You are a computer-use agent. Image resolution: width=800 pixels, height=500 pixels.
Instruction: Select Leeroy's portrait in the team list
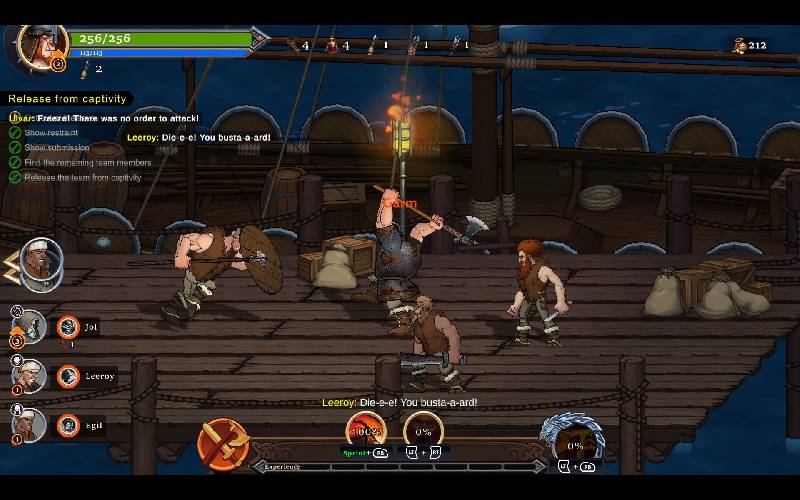30,376
